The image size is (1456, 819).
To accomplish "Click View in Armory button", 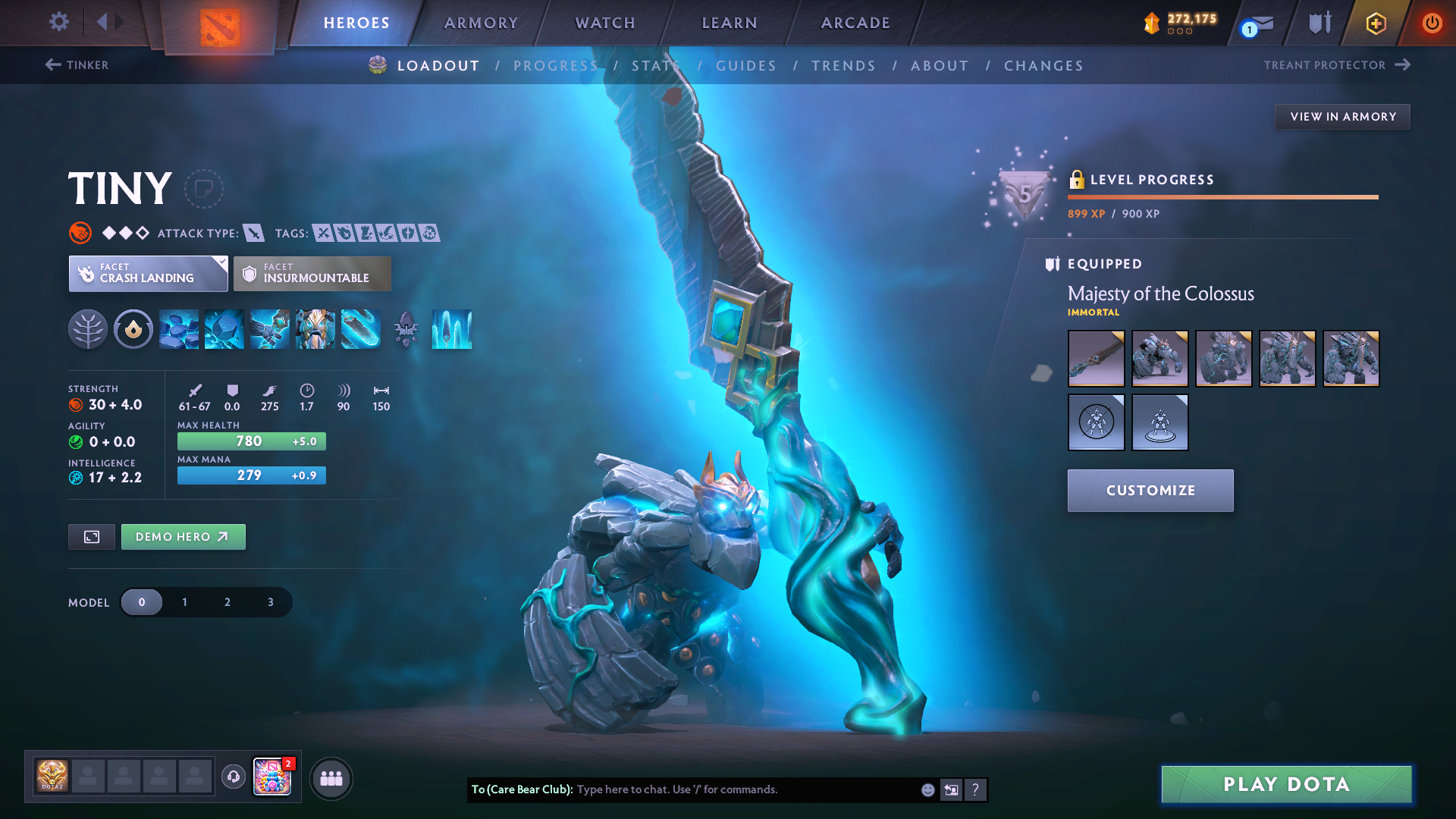I will pos(1342,117).
